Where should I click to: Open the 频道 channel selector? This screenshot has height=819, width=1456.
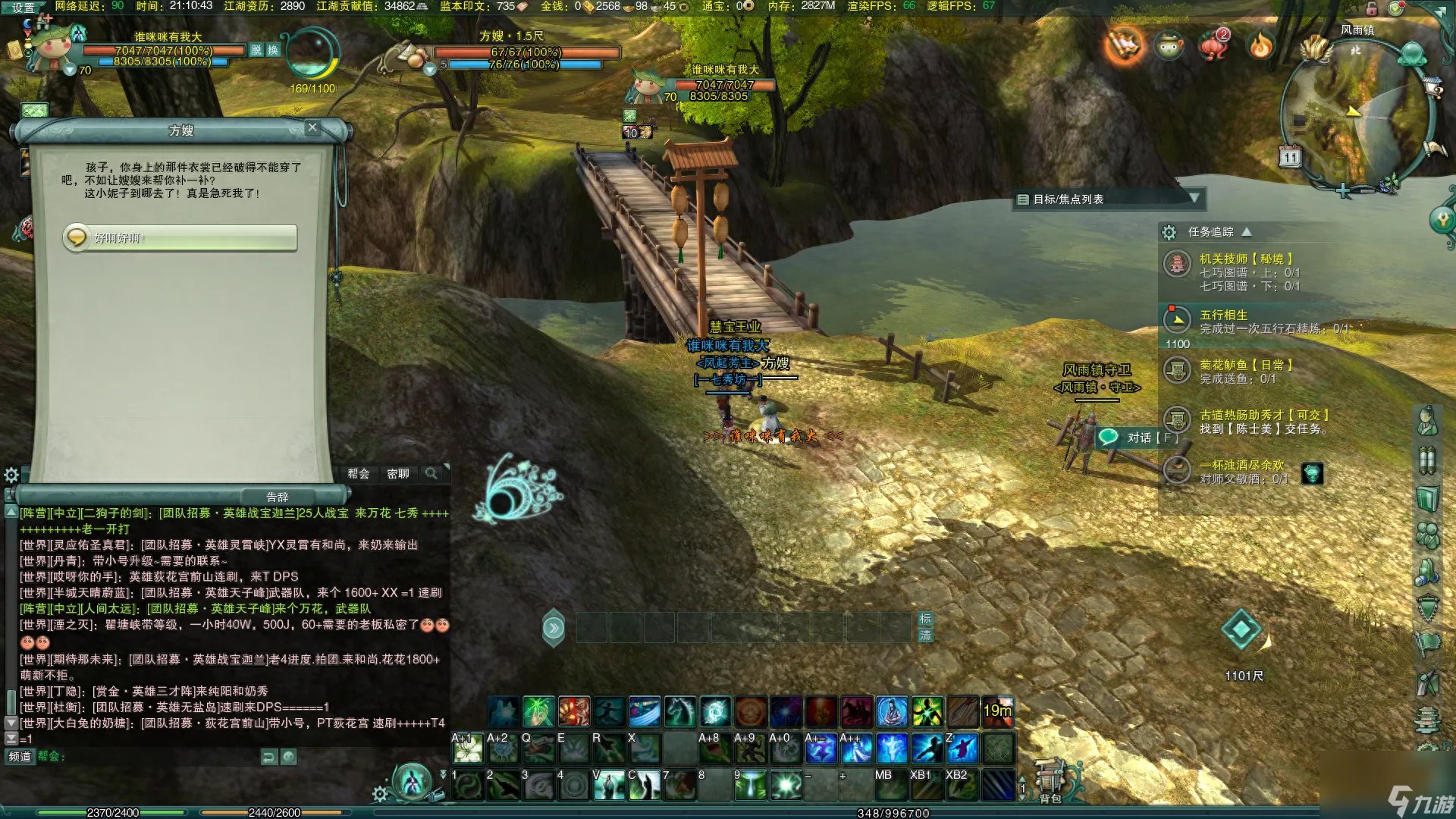coord(20,756)
